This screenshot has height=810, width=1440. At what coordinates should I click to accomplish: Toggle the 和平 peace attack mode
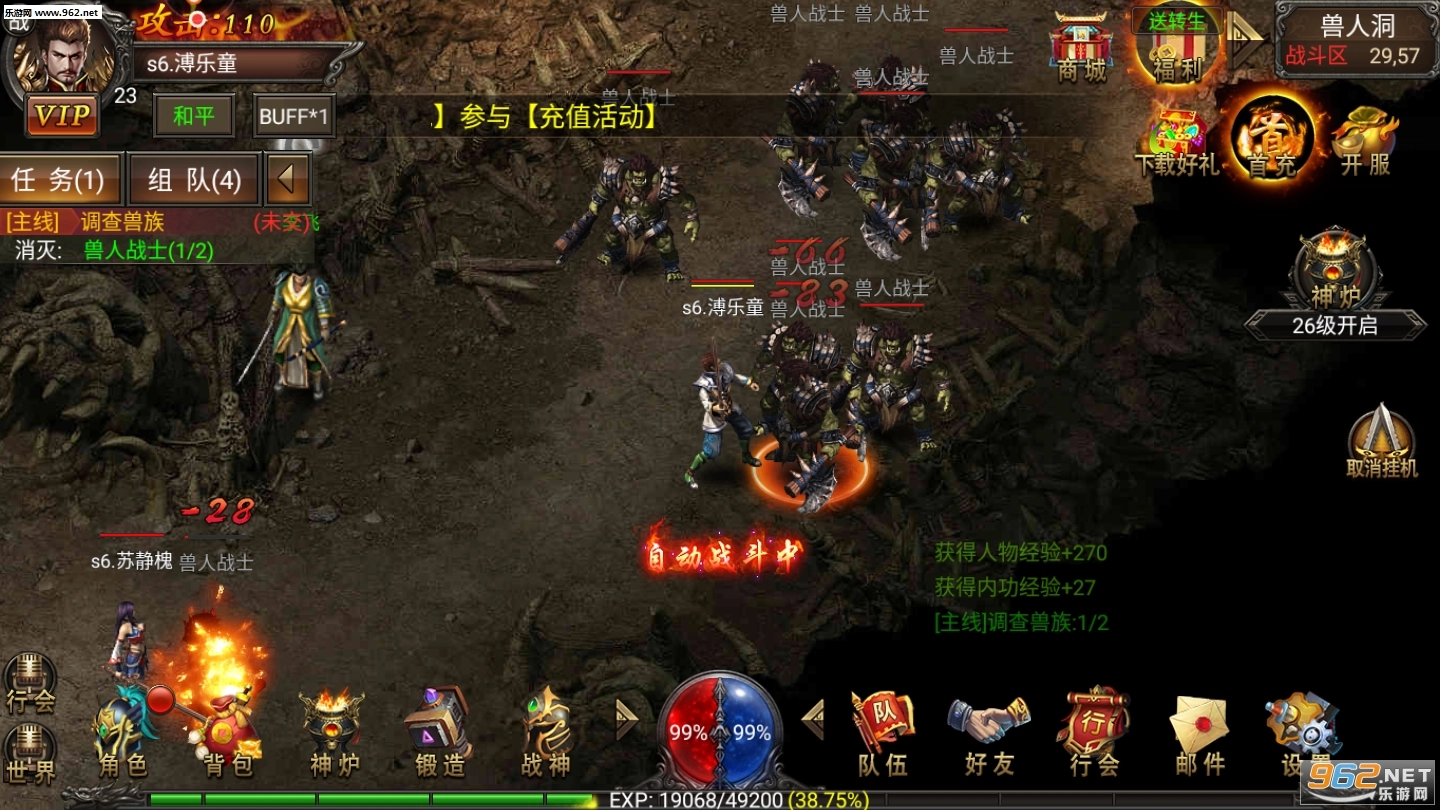pyautogui.click(x=193, y=116)
